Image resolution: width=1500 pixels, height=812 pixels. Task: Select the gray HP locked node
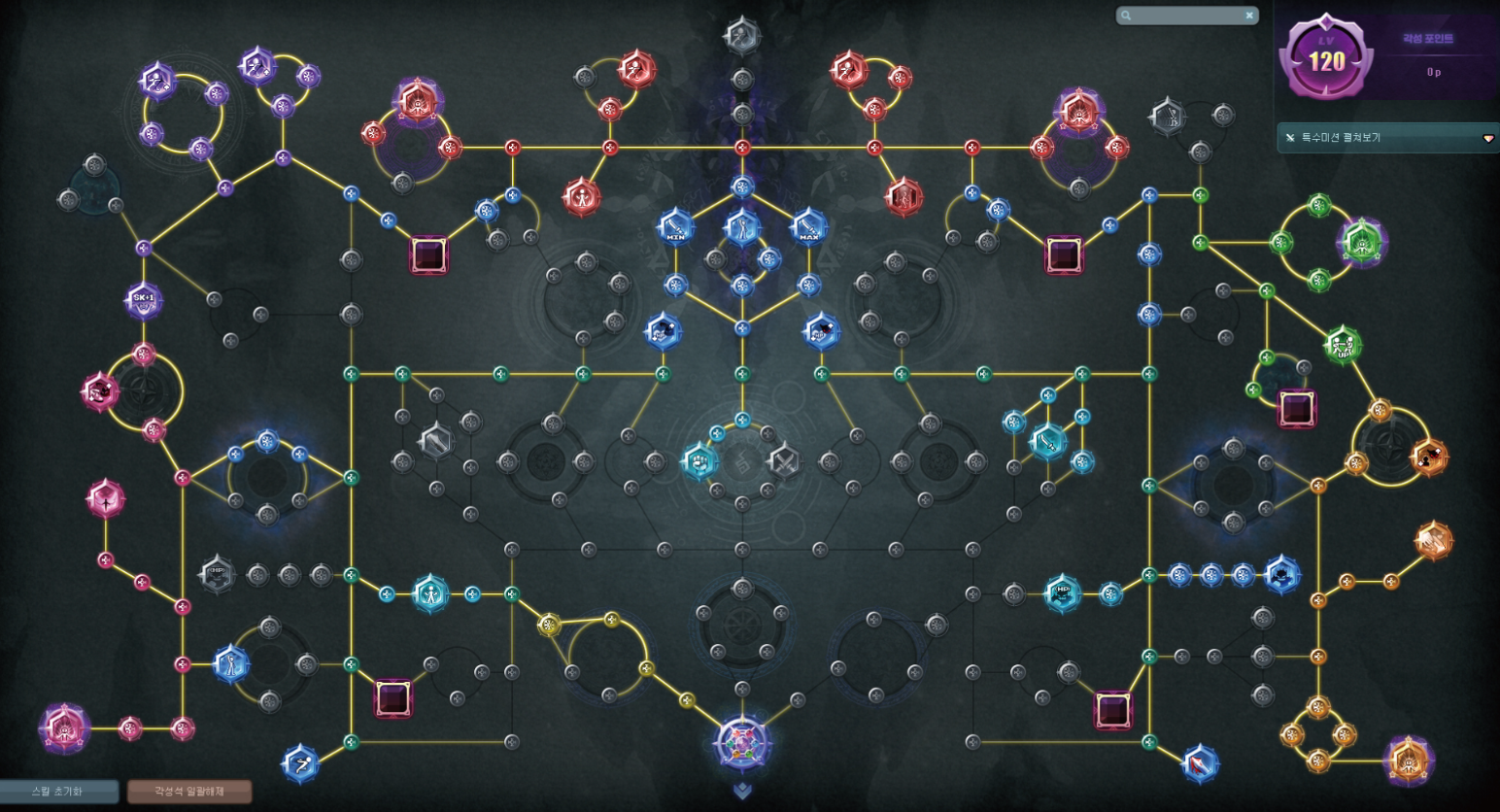[217, 575]
